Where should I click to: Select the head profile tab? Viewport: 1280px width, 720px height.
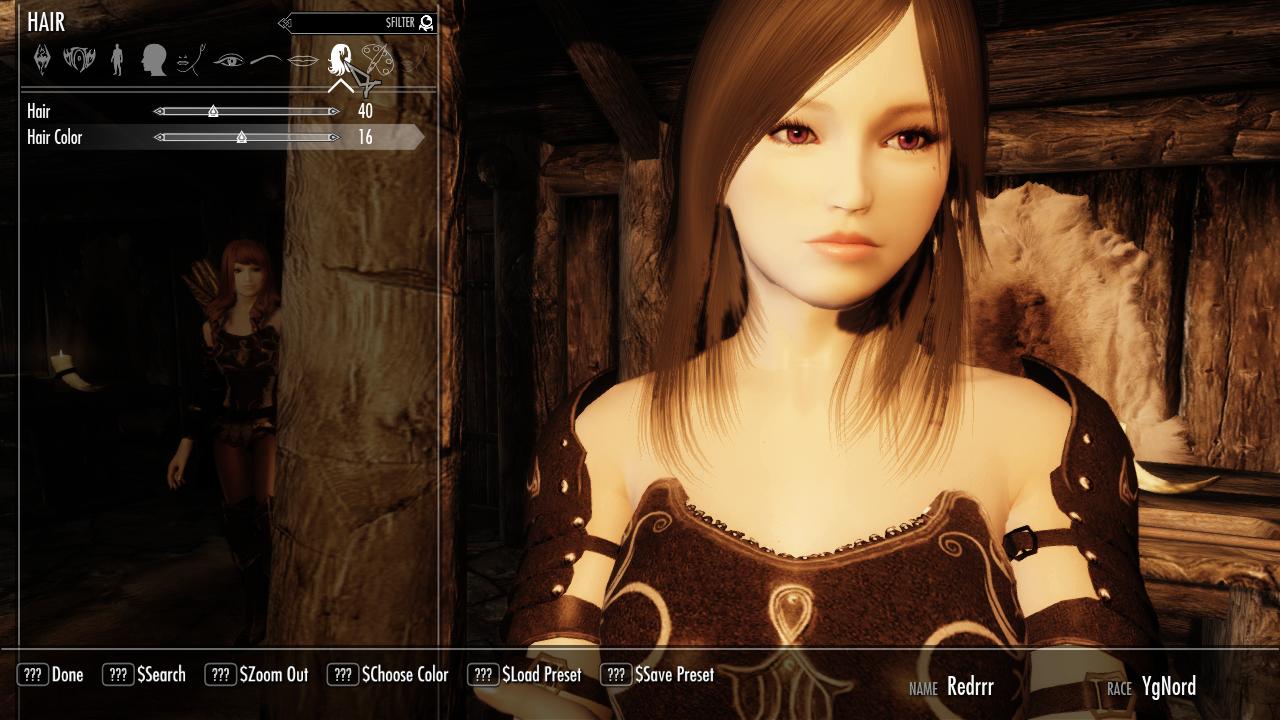(153, 60)
